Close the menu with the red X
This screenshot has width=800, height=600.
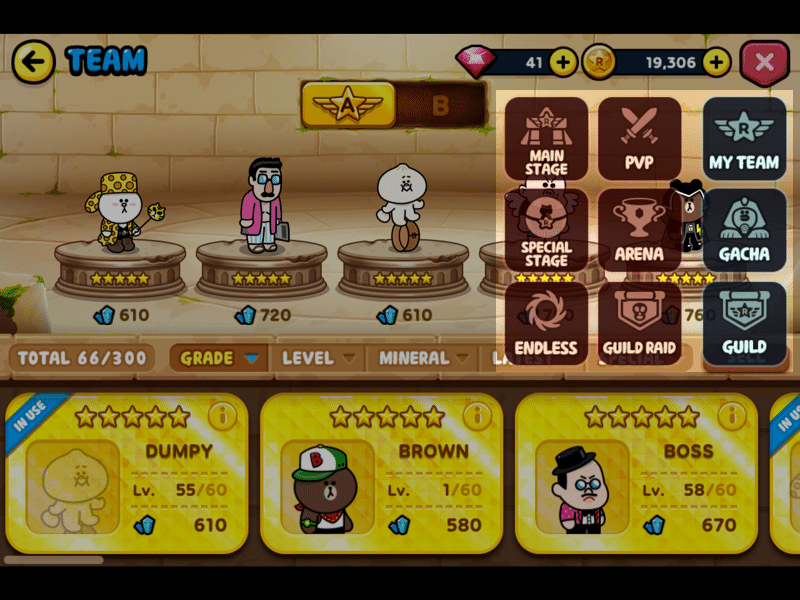pos(764,62)
